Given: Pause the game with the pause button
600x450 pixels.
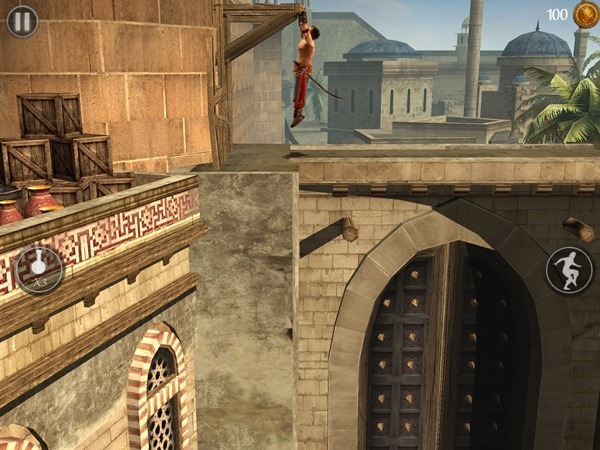Looking at the screenshot, I should (x=22, y=21).
